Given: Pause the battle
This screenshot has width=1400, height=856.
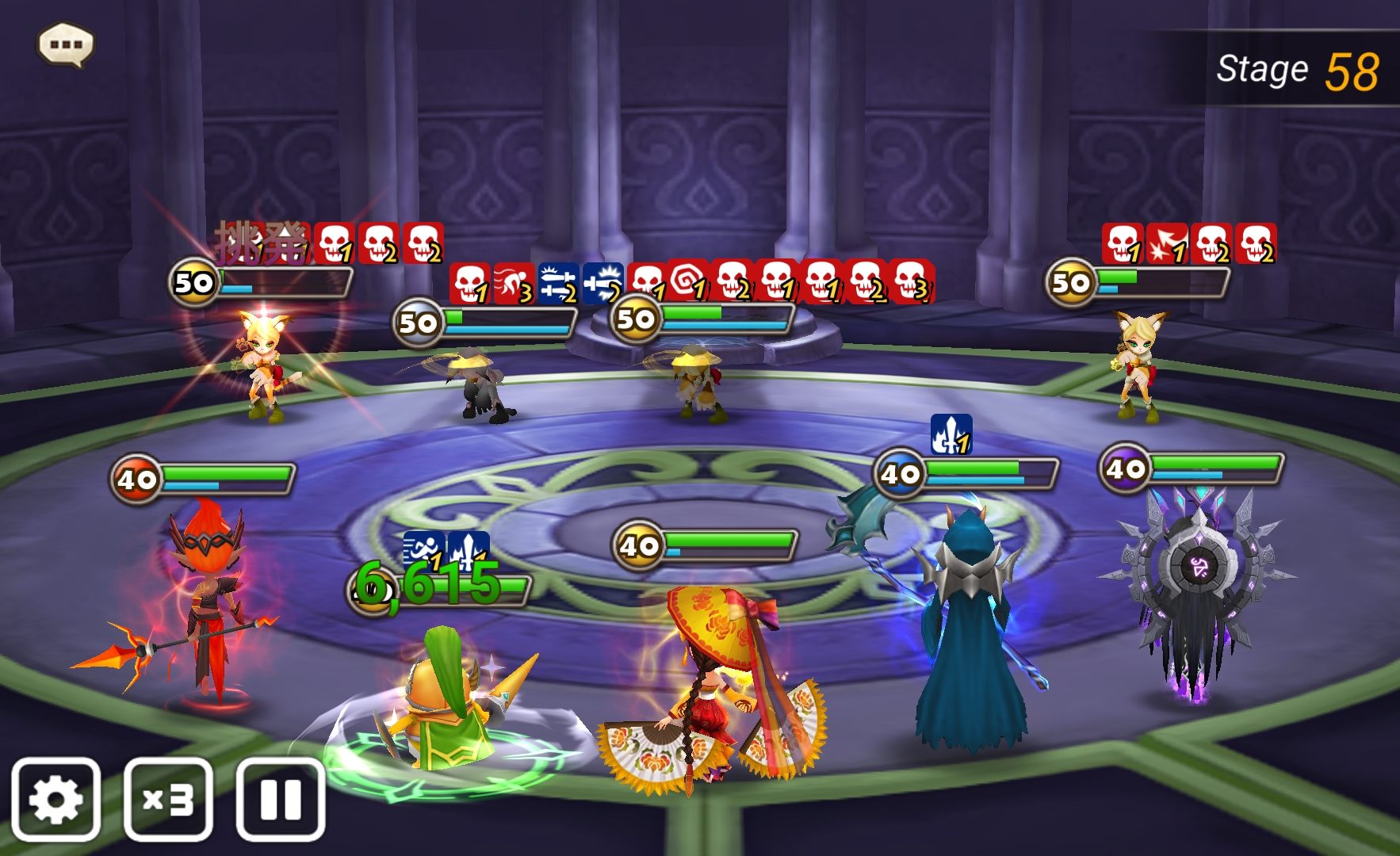Looking at the screenshot, I should click(x=281, y=799).
